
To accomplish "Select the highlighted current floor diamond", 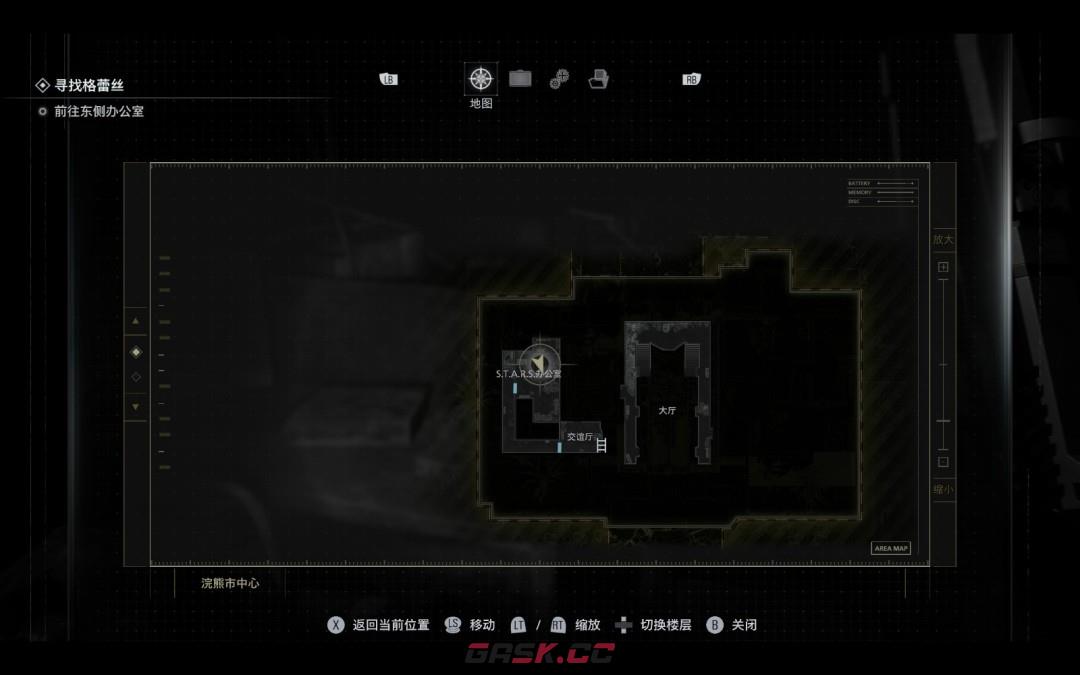I will [x=136, y=352].
